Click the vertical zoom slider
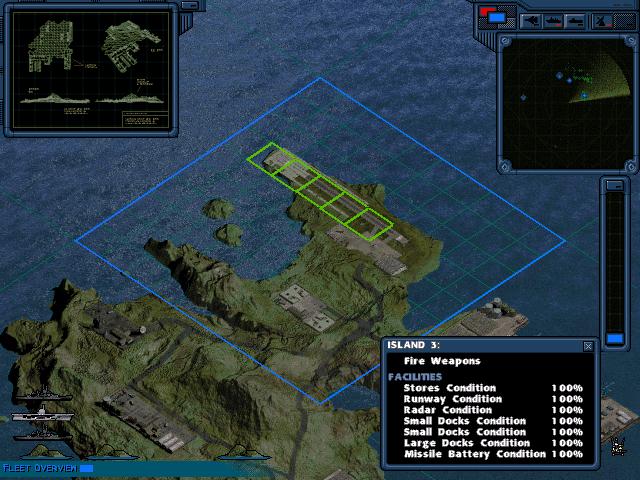Image resolution: width=640 pixels, height=480 pixels. [x=615, y=260]
